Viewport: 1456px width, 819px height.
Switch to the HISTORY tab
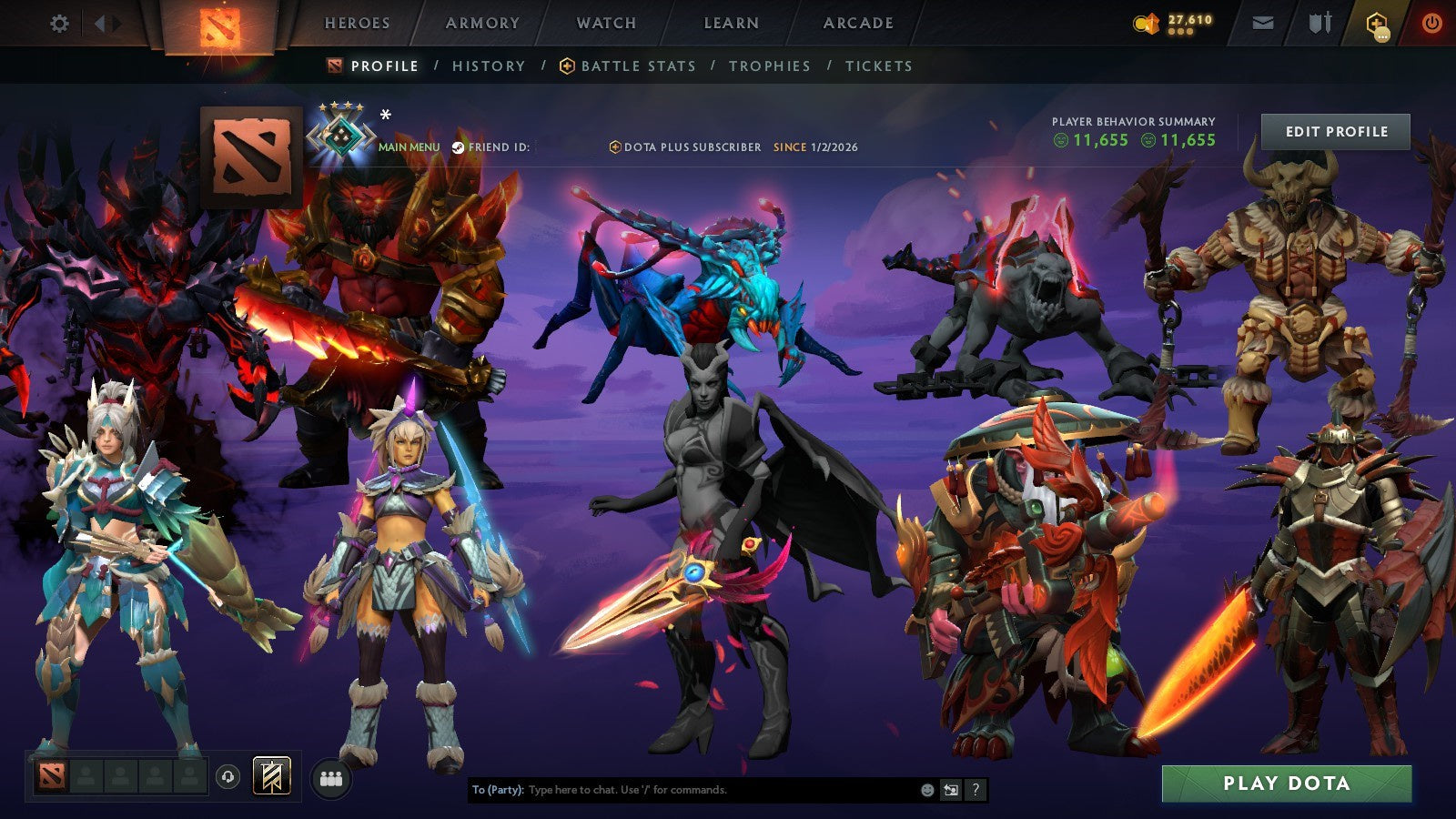click(x=488, y=66)
